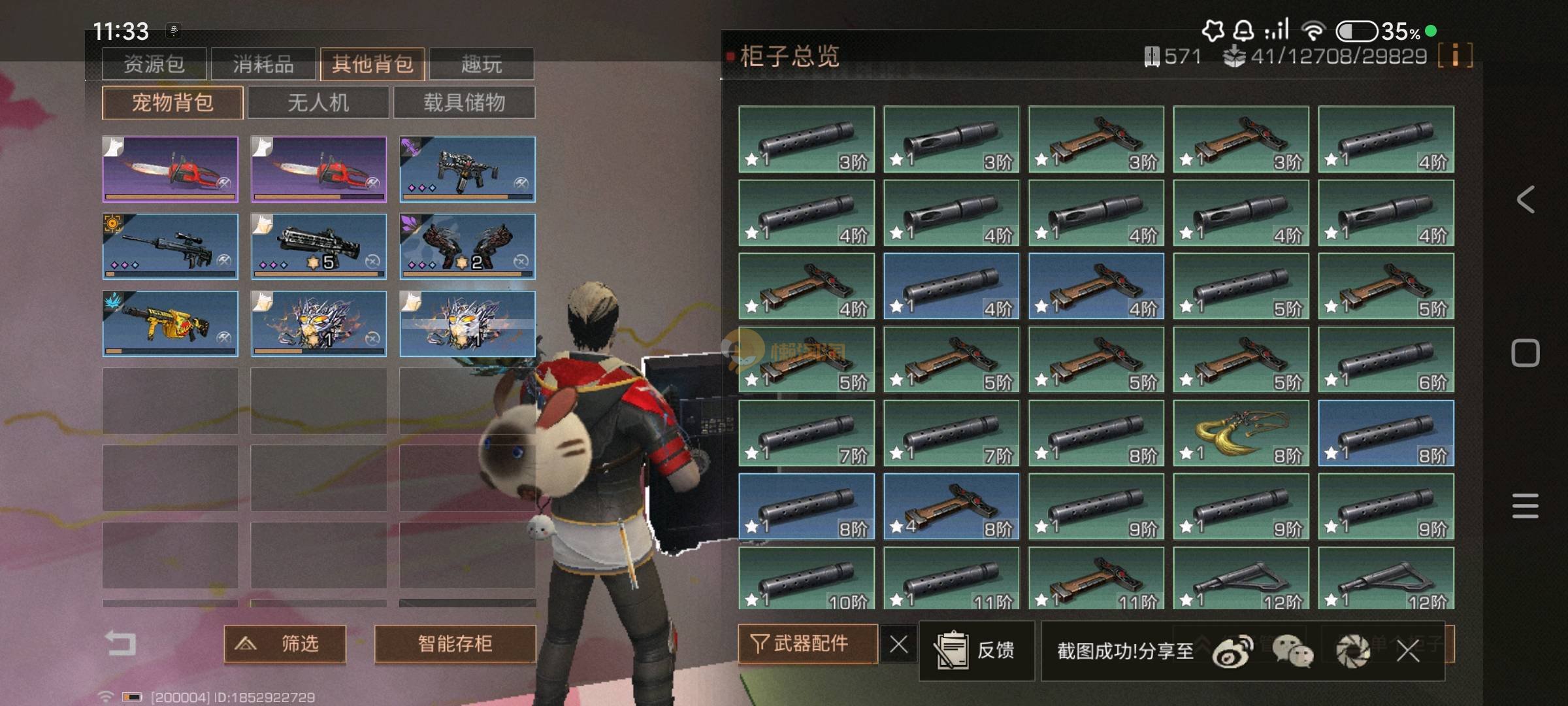Click the 筛选 filter button
The image size is (1568, 706).
pos(285,644)
